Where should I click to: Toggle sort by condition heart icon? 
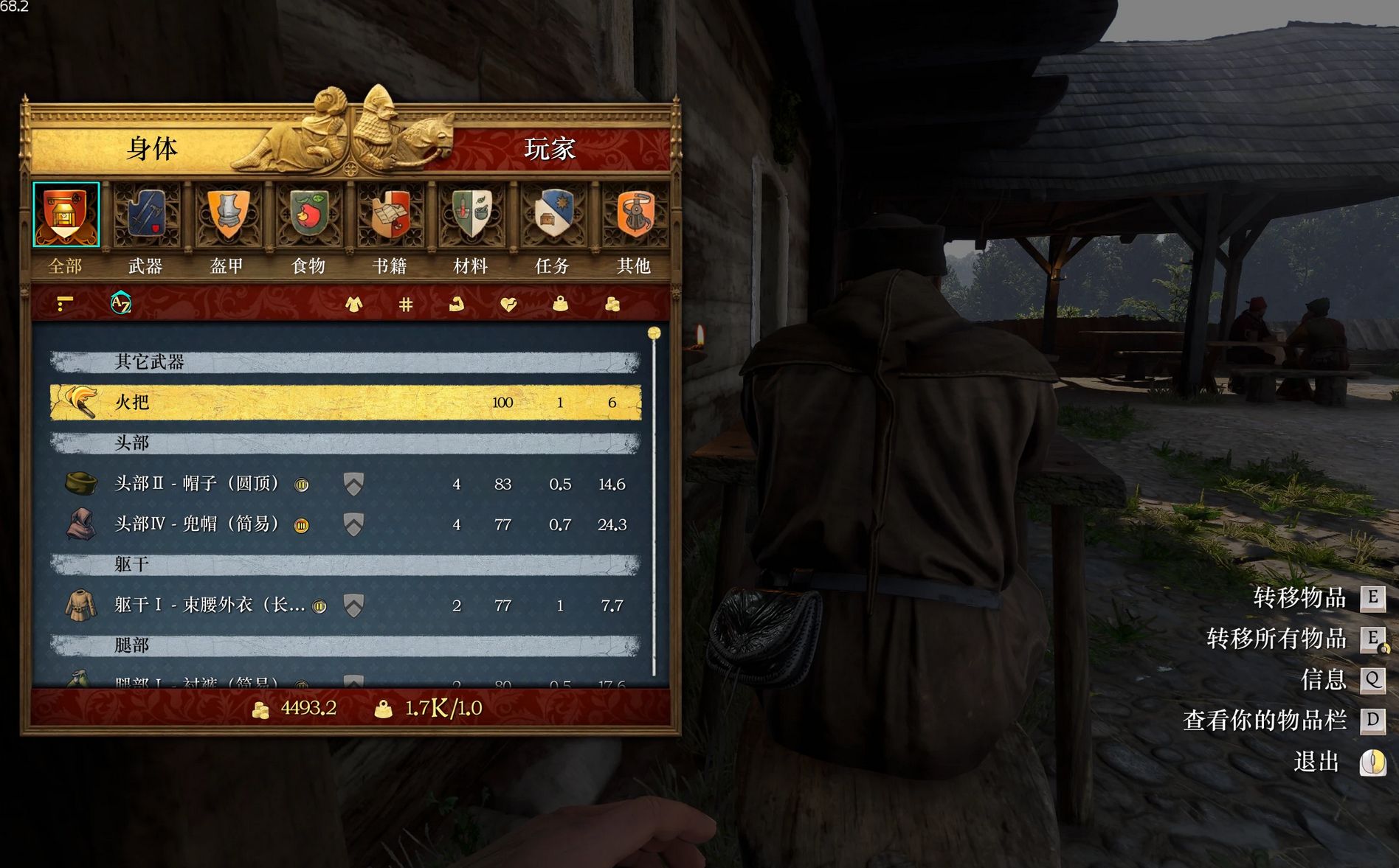point(509,303)
